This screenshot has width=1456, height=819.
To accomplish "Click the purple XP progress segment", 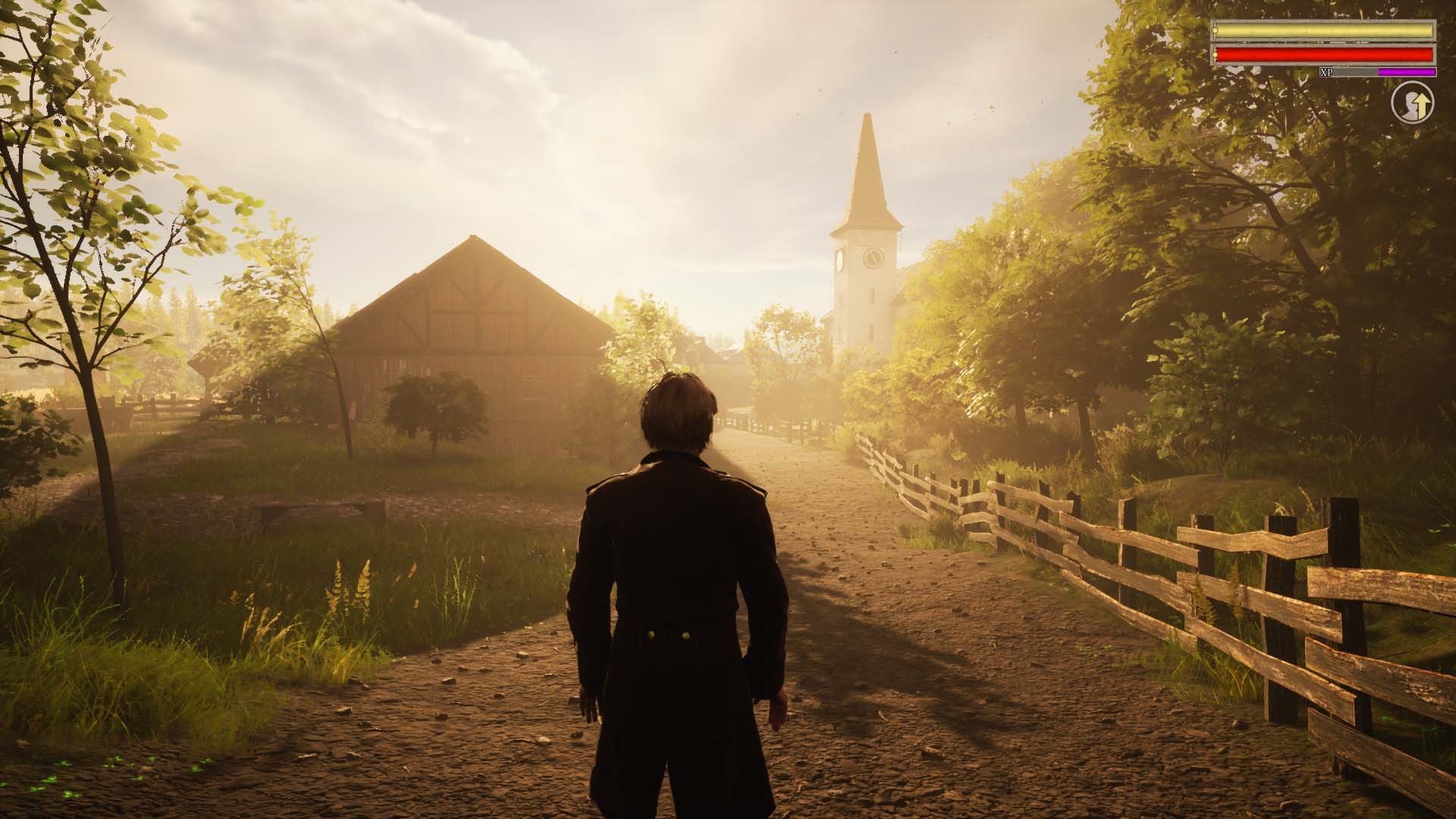I will tap(1407, 71).
